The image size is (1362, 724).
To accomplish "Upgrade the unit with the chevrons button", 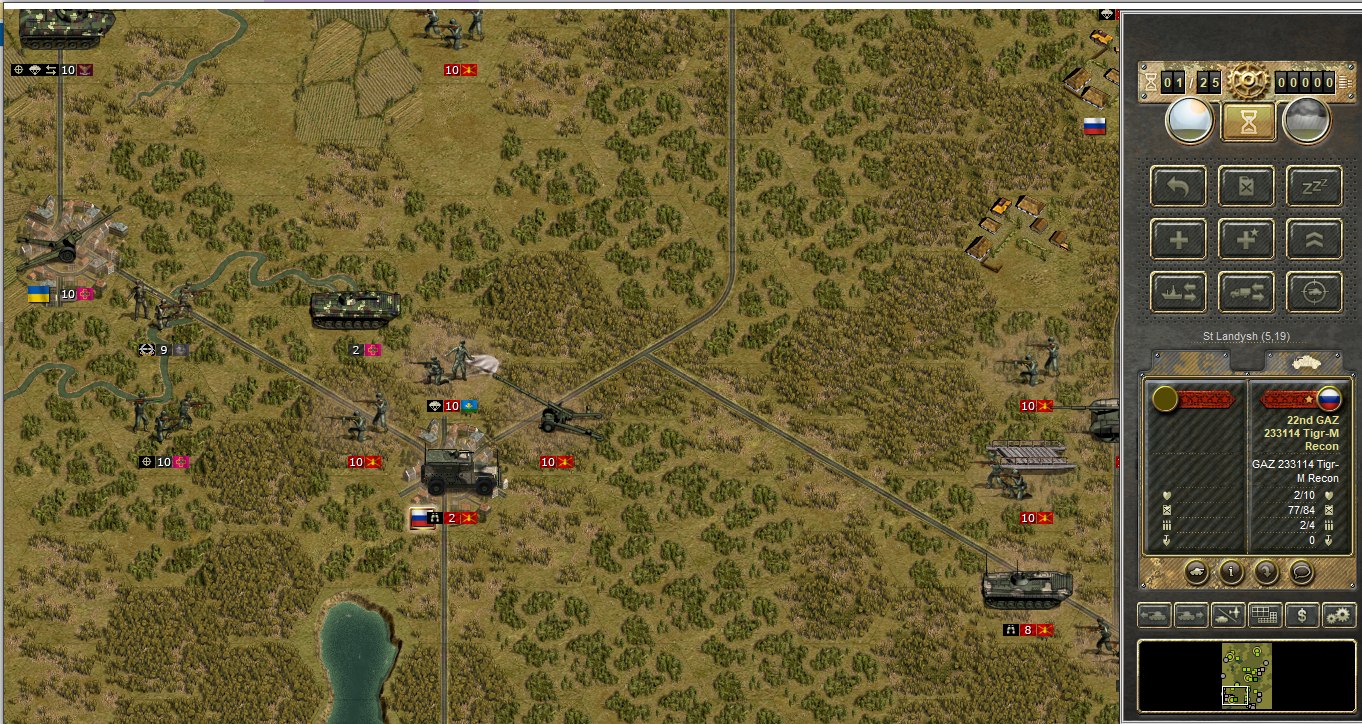I will pos(1313,239).
